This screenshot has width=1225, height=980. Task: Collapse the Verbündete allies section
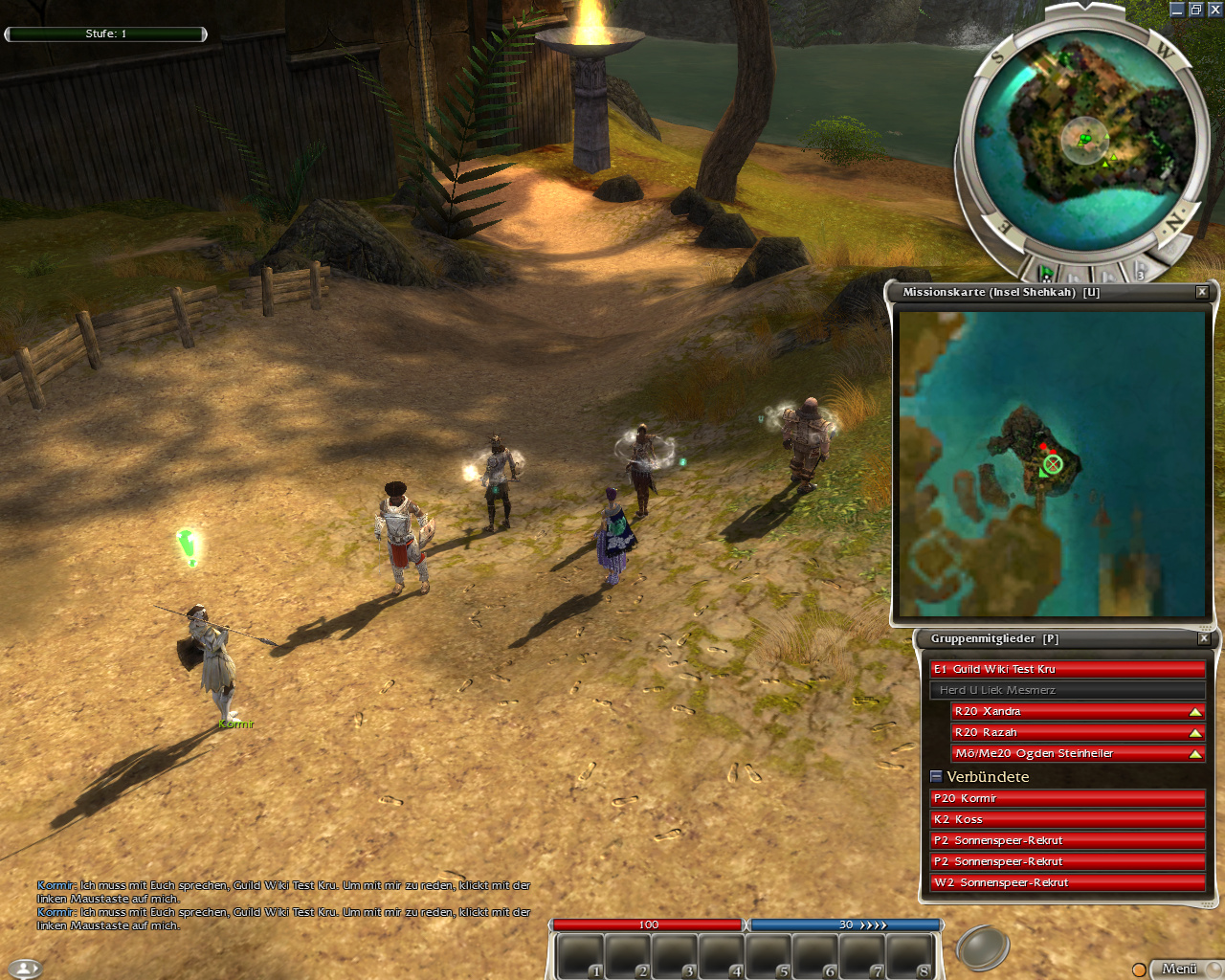click(936, 776)
